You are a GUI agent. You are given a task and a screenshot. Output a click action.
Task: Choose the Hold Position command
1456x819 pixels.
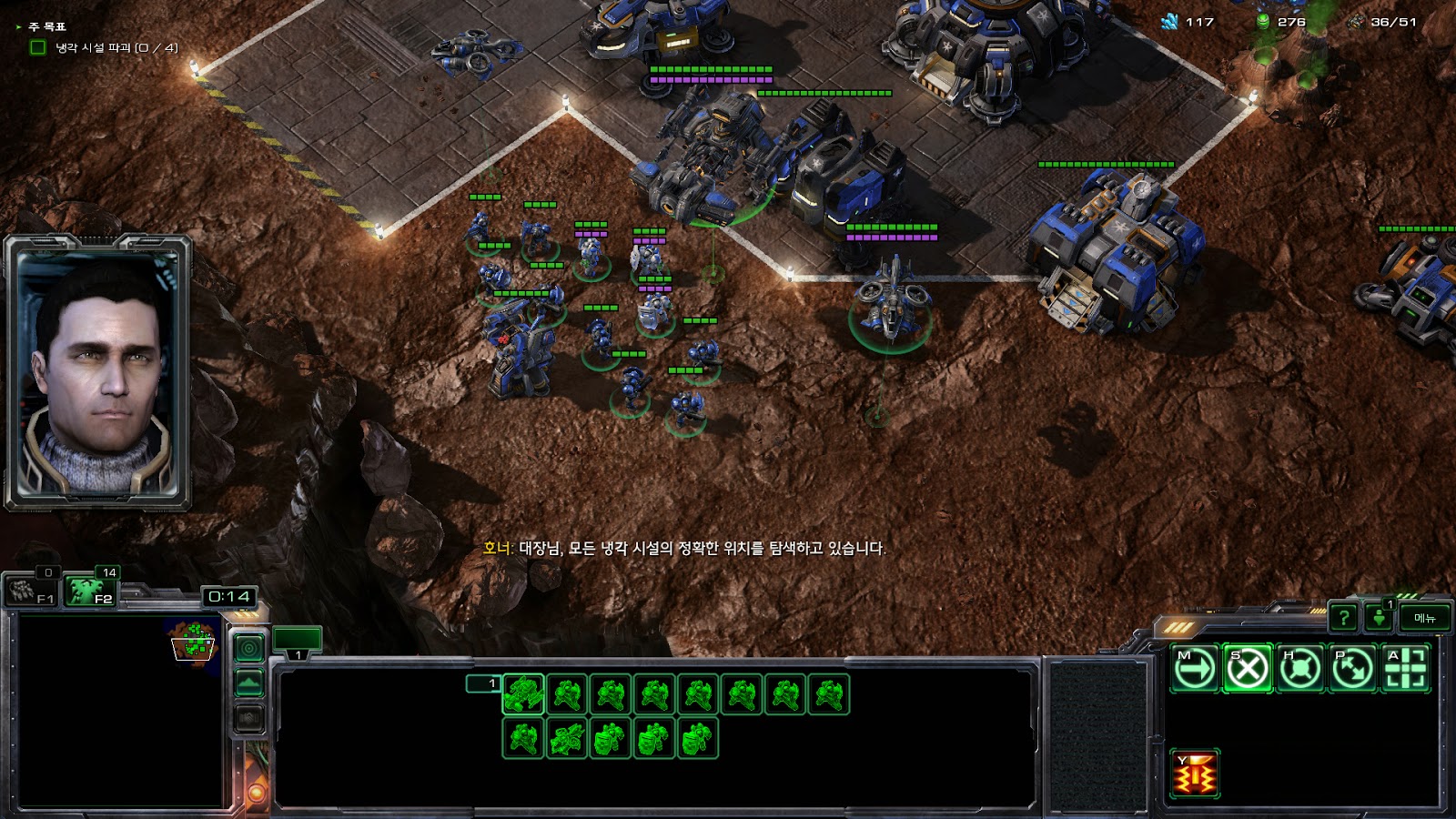coord(1300,669)
